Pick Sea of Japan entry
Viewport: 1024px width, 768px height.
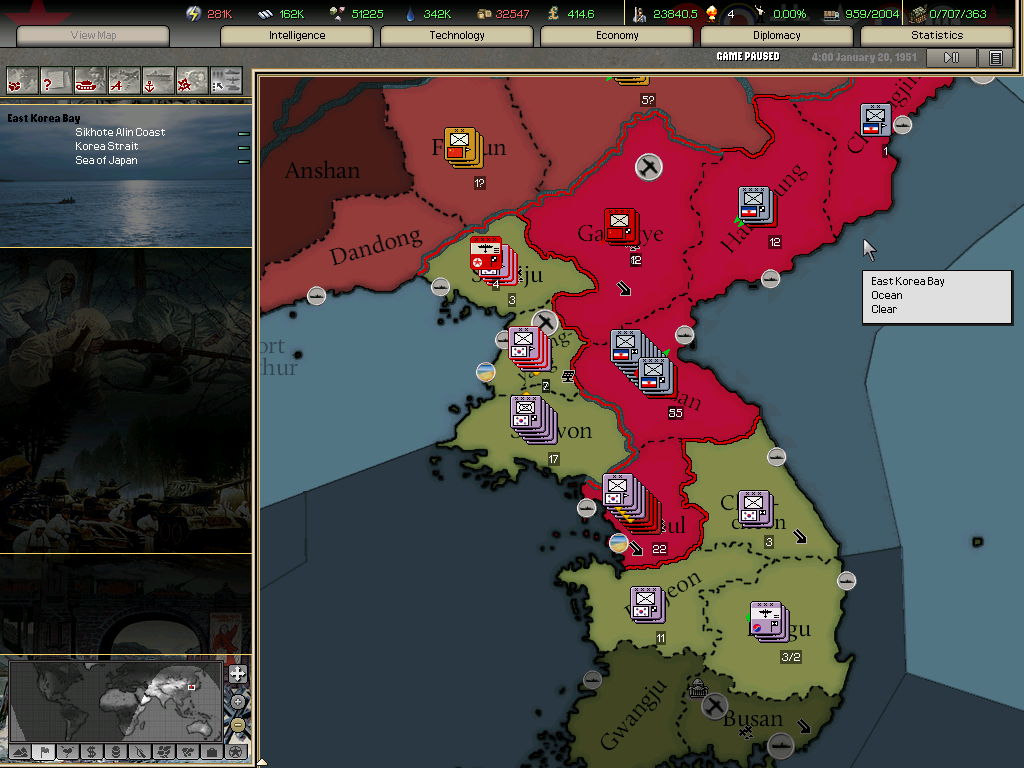point(106,160)
